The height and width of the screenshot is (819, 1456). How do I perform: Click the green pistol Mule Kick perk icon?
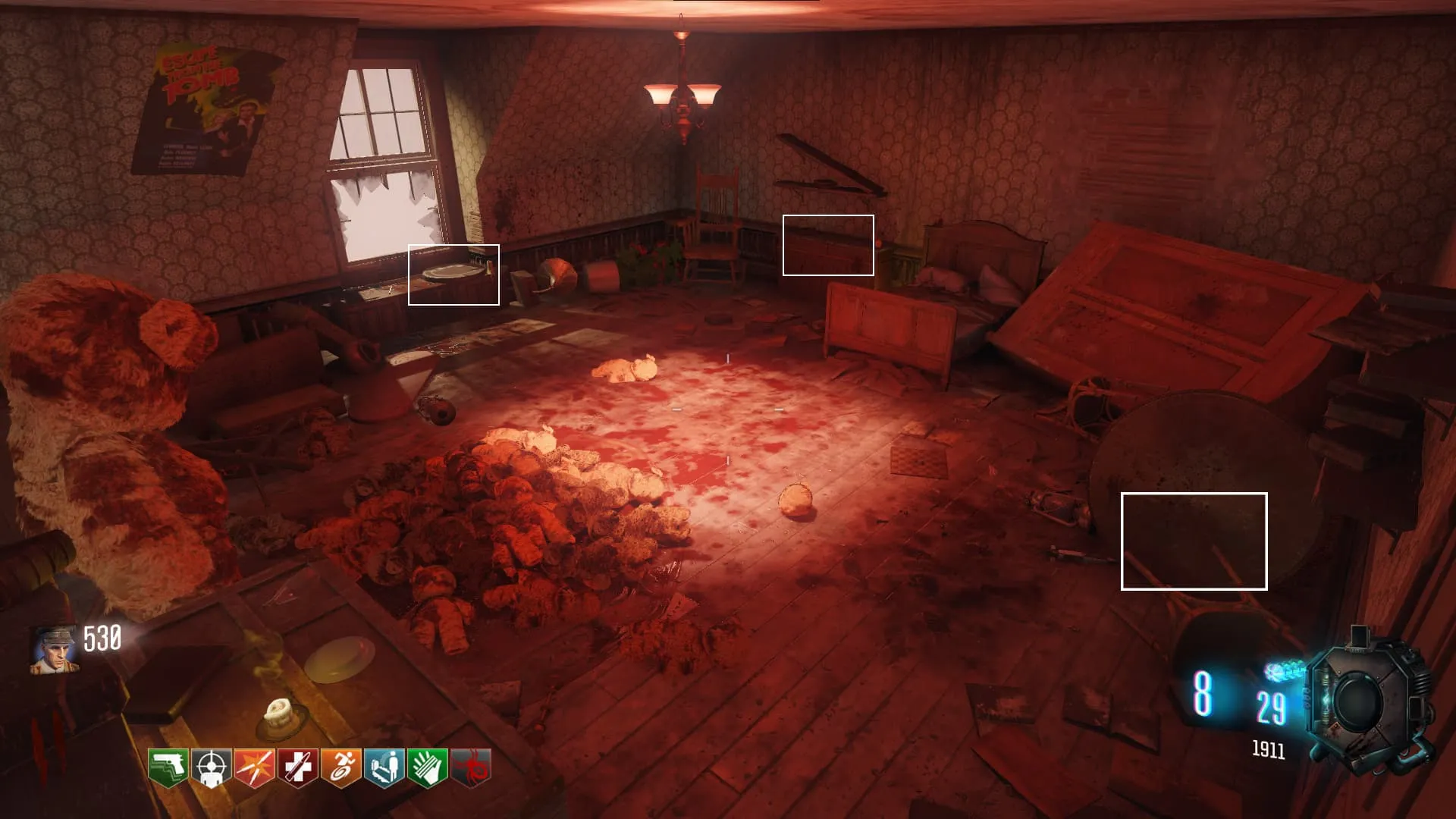[168, 767]
